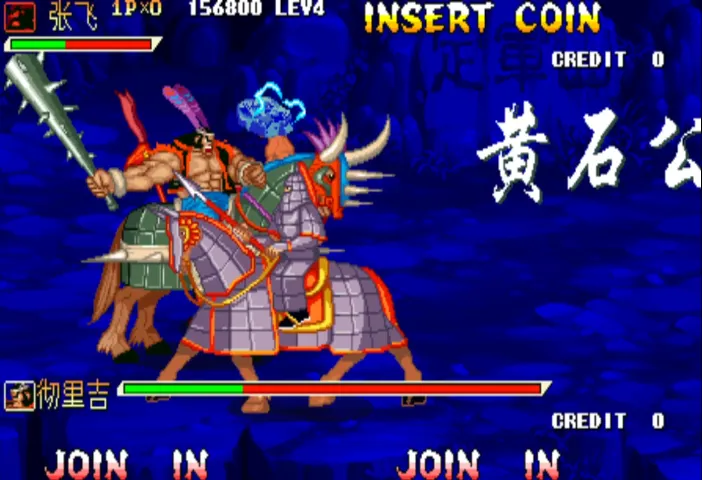Click Zhang Fei's player portrait icon
The width and height of the screenshot is (702, 480).
20,16
